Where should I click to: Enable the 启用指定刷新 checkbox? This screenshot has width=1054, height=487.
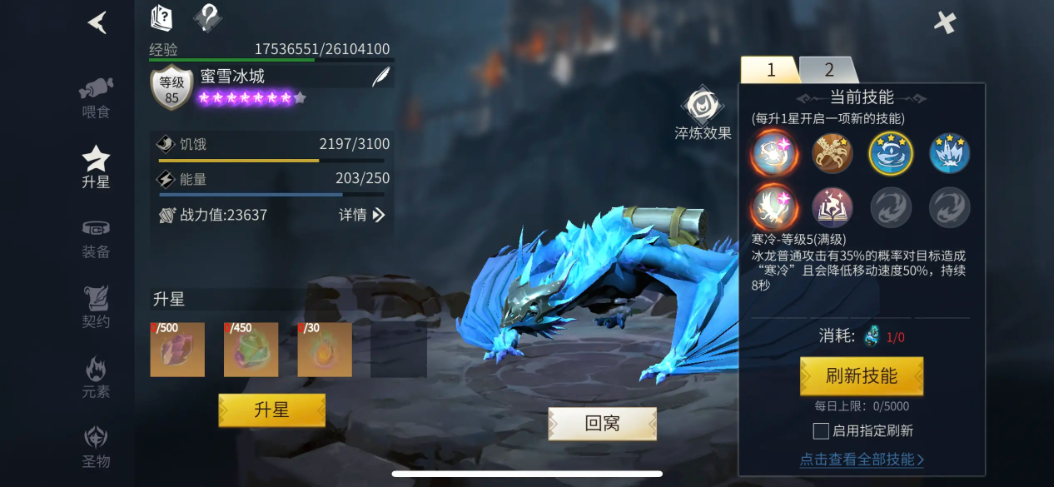(821, 431)
